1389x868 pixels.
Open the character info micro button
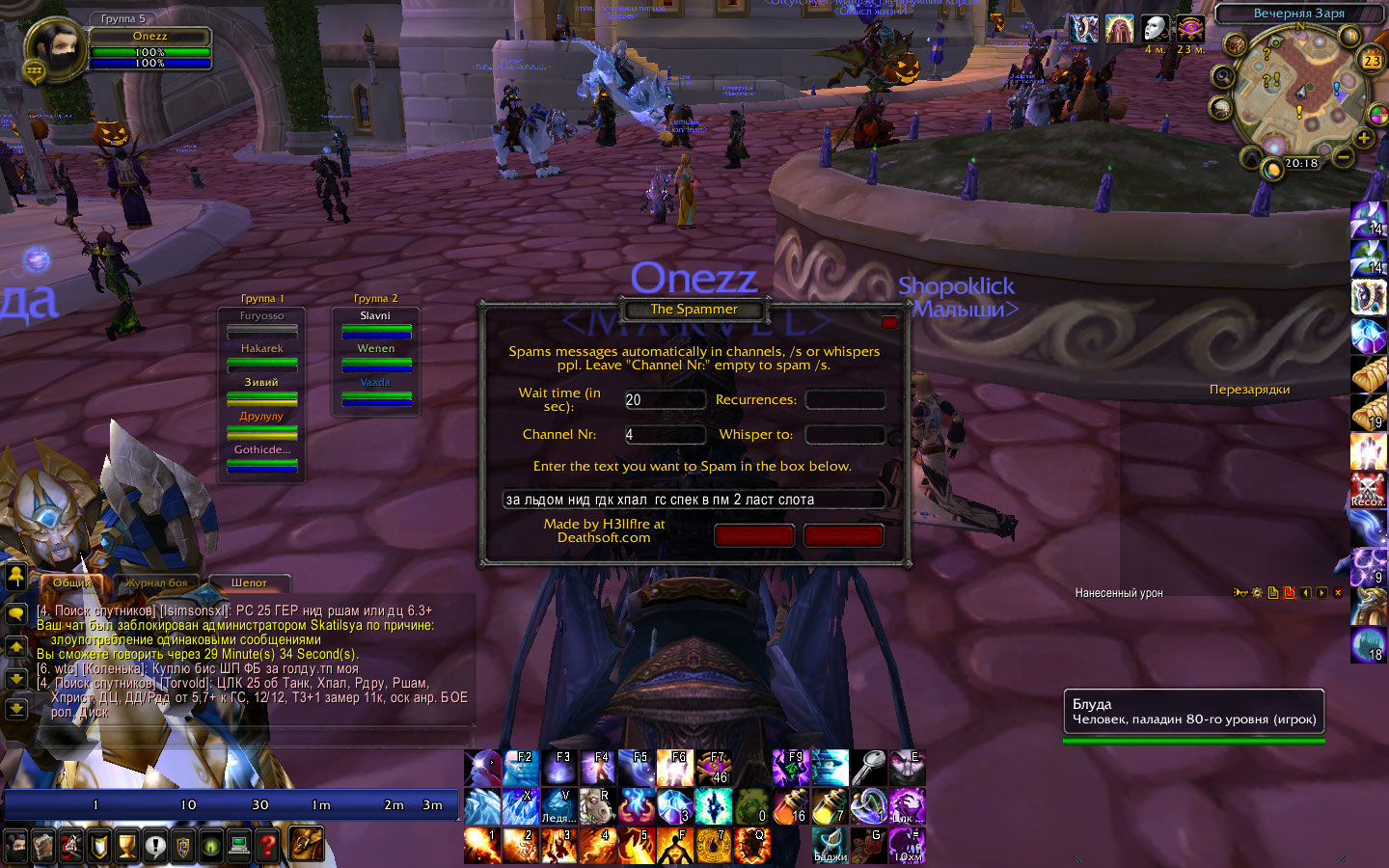(15, 847)
